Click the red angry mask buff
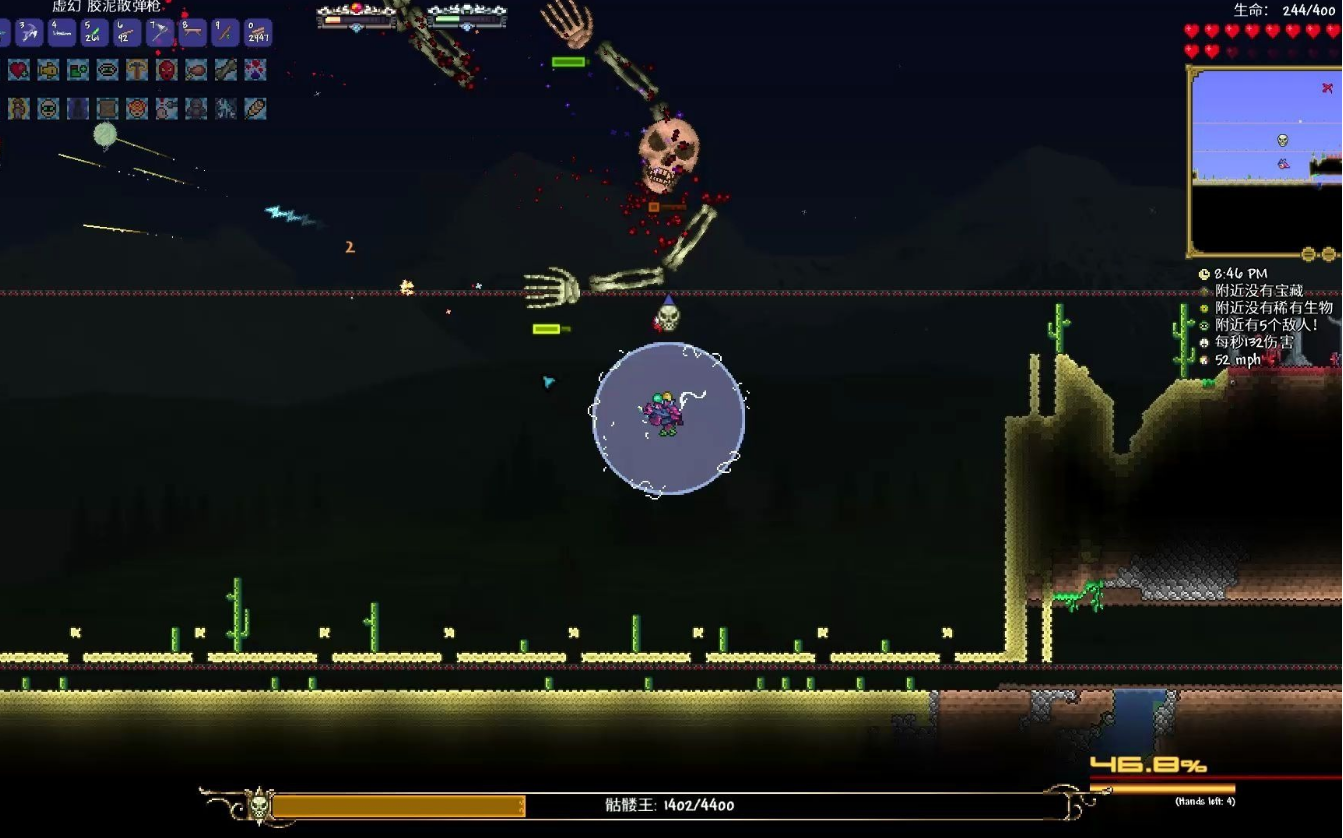The width and height of the screenshot is (1343, 838). 167,69
